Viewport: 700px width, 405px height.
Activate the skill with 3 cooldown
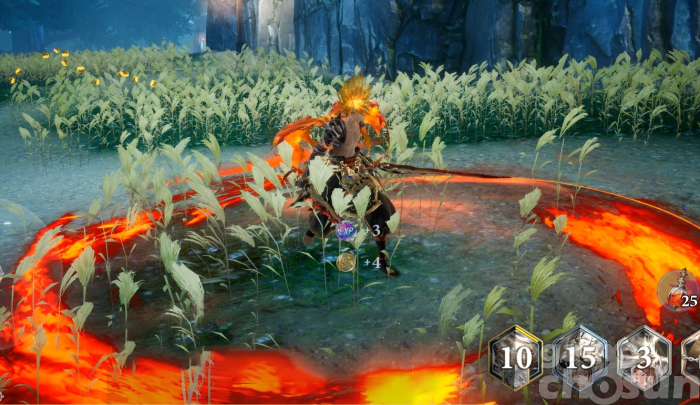pyautogui.click(x=643, y=358)
